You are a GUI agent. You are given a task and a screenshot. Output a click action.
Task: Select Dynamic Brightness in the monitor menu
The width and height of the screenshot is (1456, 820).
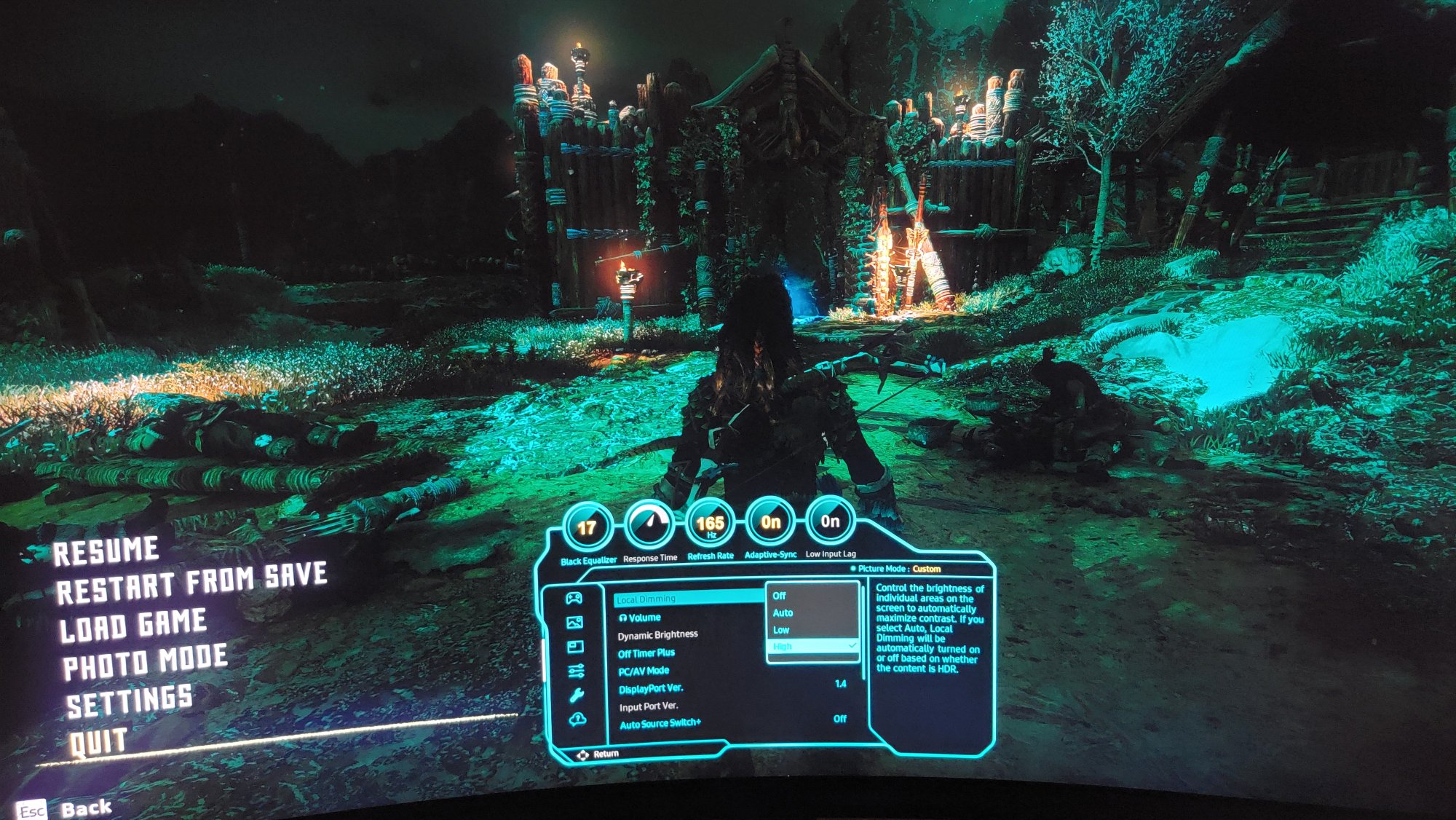point(657,635)
